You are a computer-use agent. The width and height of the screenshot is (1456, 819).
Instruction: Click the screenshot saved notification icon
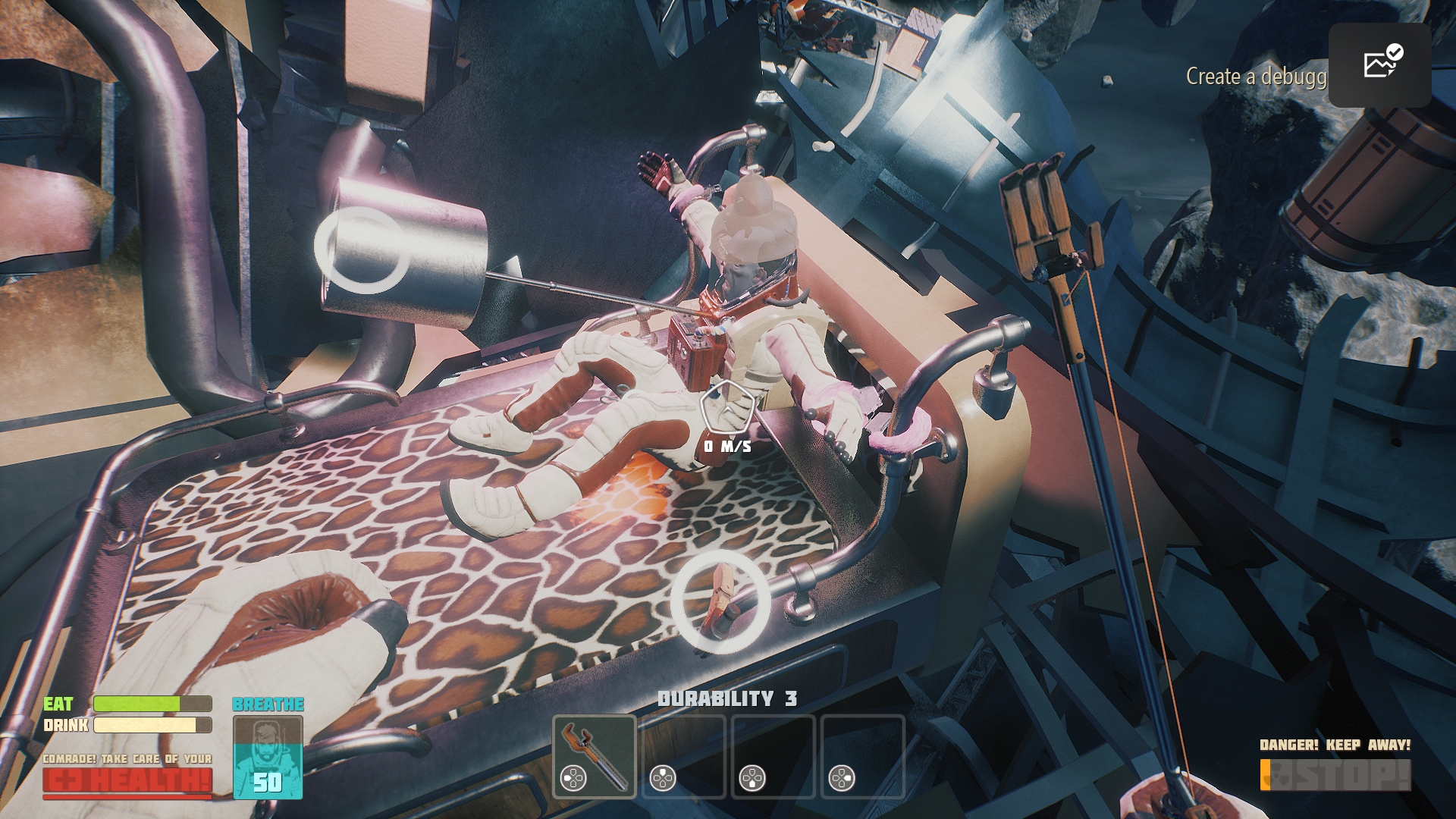pyautogui.click(x=1379, y=64)
